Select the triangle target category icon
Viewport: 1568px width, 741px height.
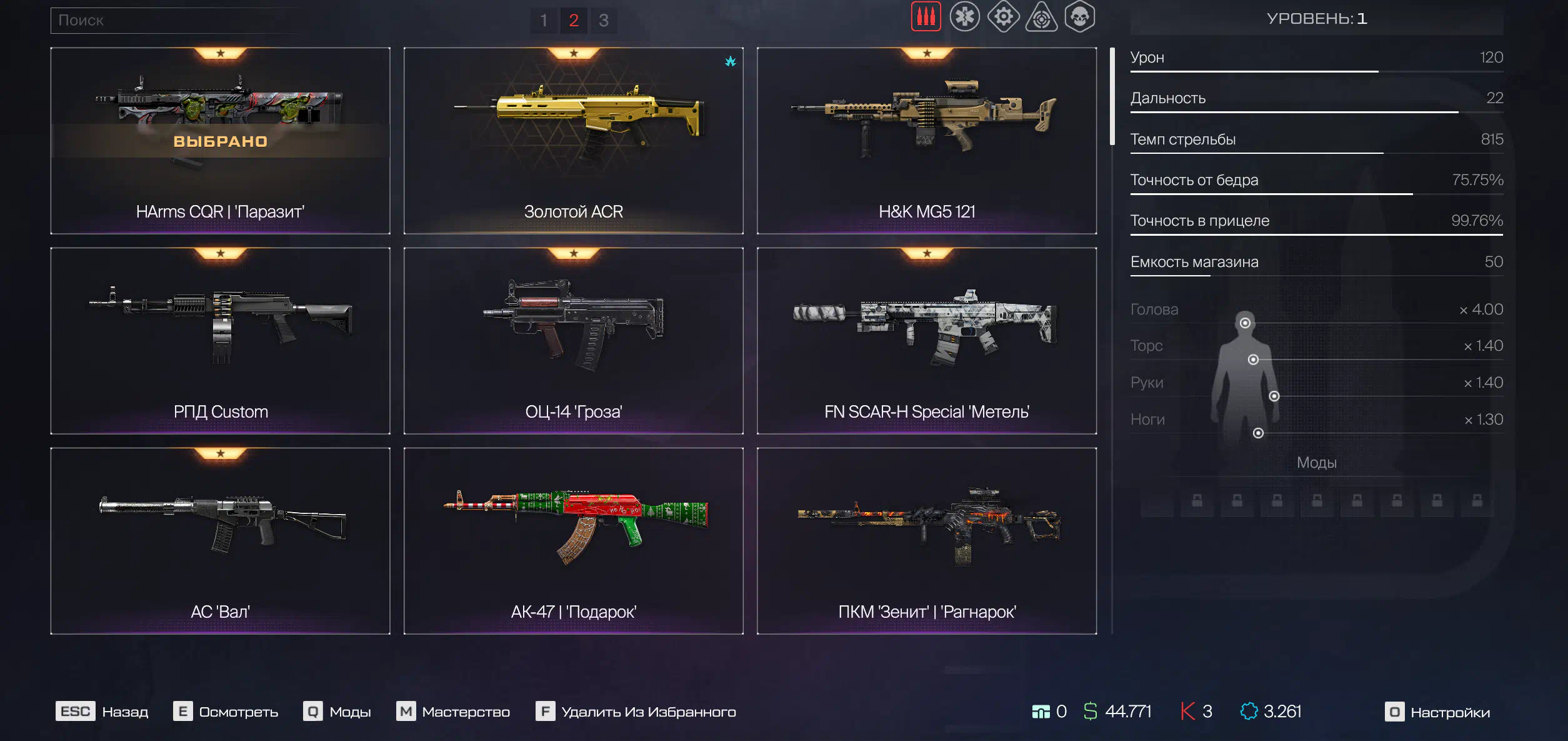(1041, 18)
